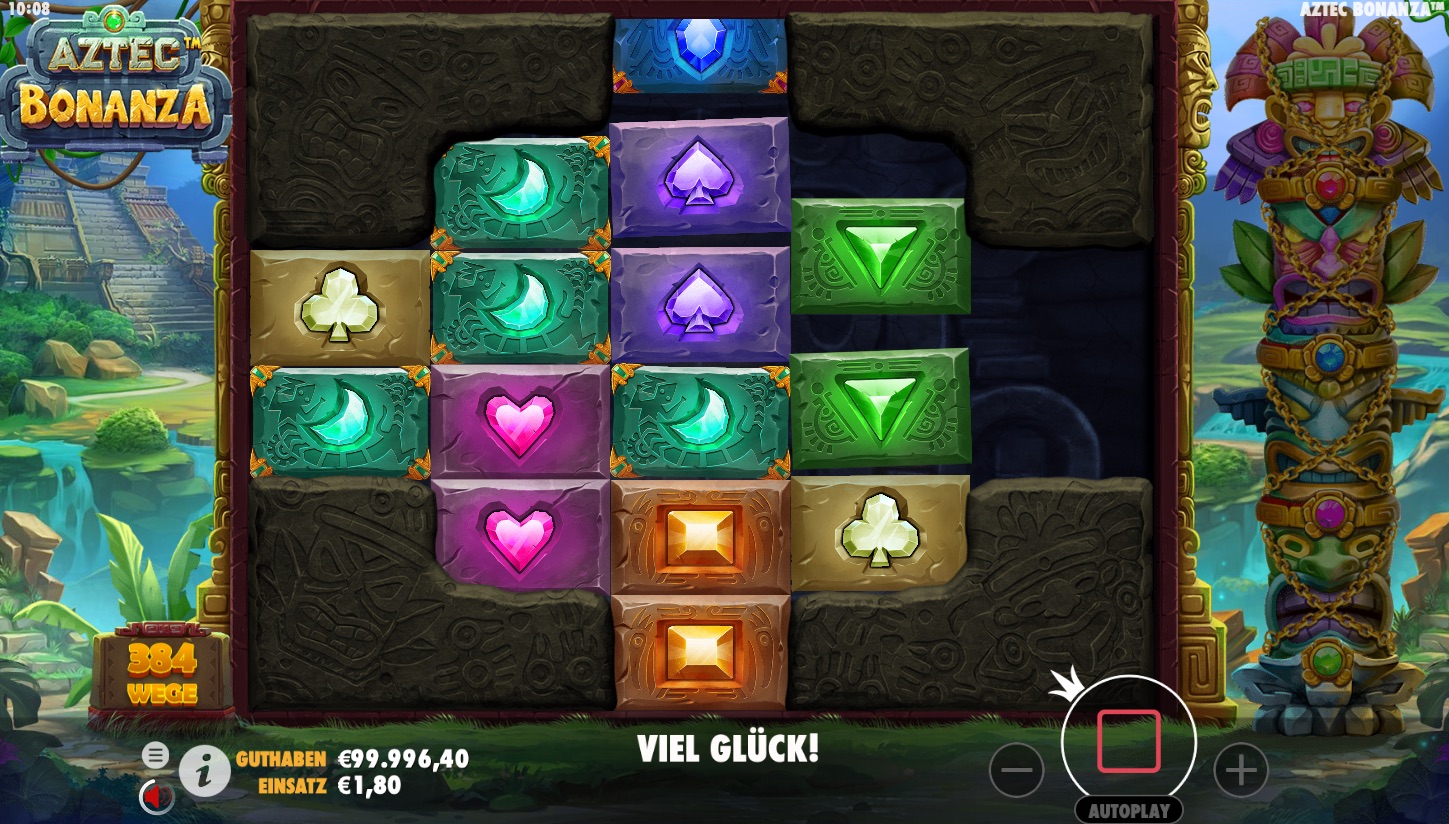Stop the current spin
Image resolution: width=1449 pixels, height=824 pixels.
click(1128, 742)
